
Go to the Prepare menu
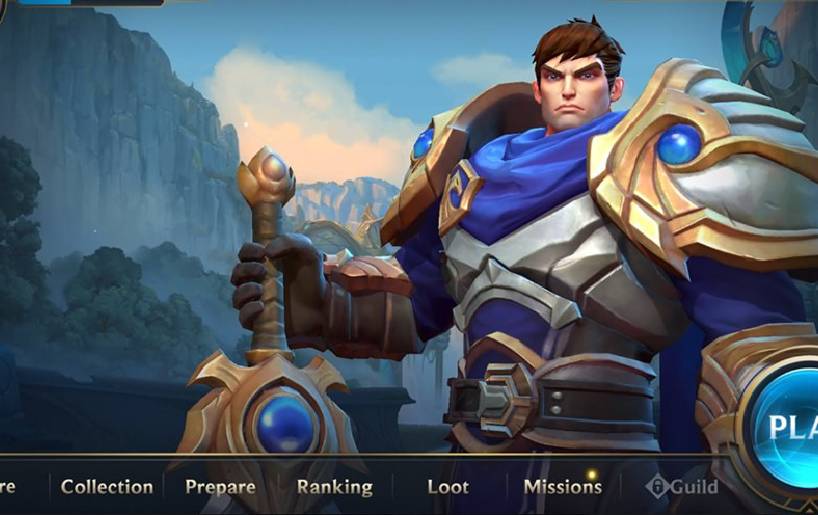220,487
